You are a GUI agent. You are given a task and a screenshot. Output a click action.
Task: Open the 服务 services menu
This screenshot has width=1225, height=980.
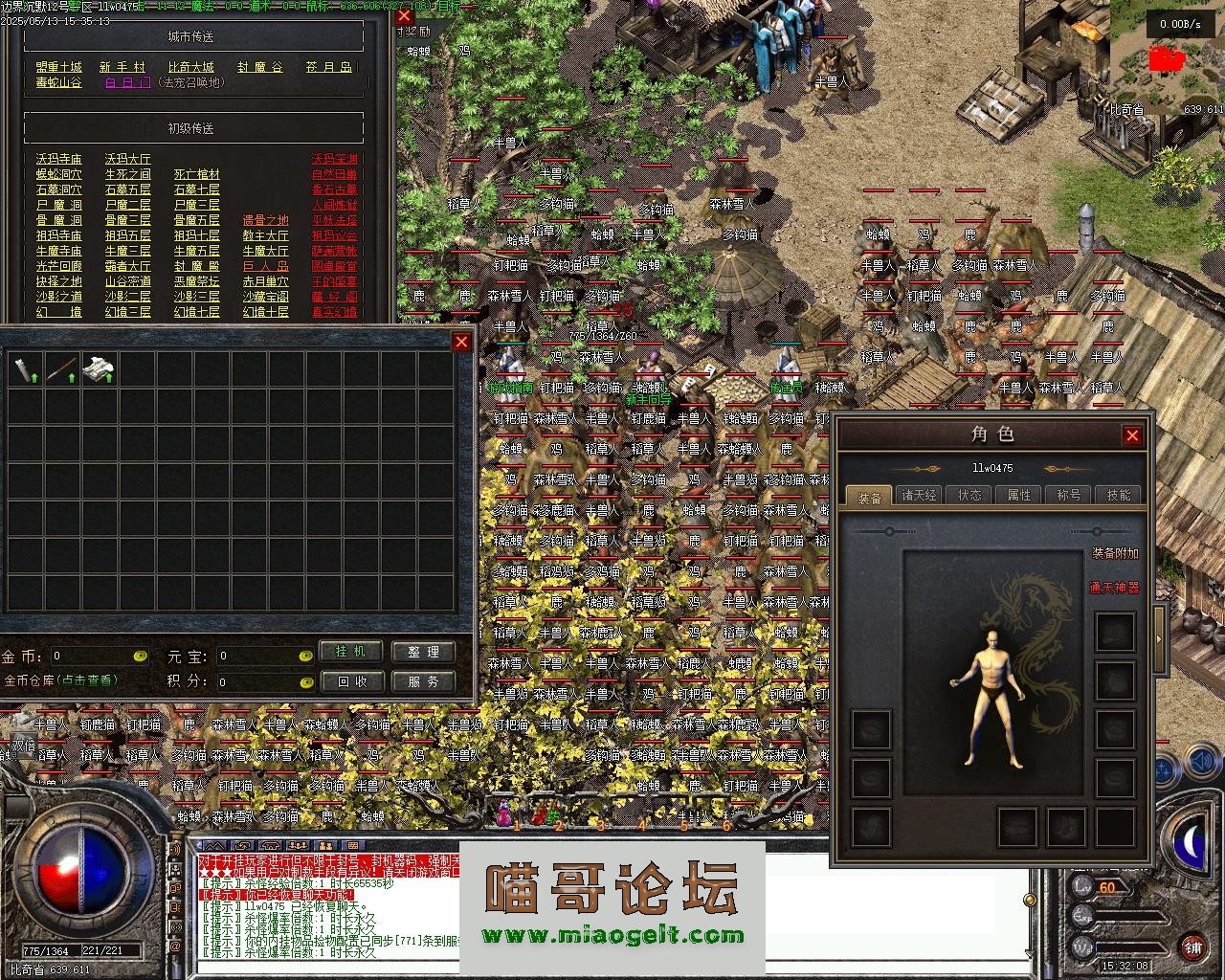click(423, 681)
